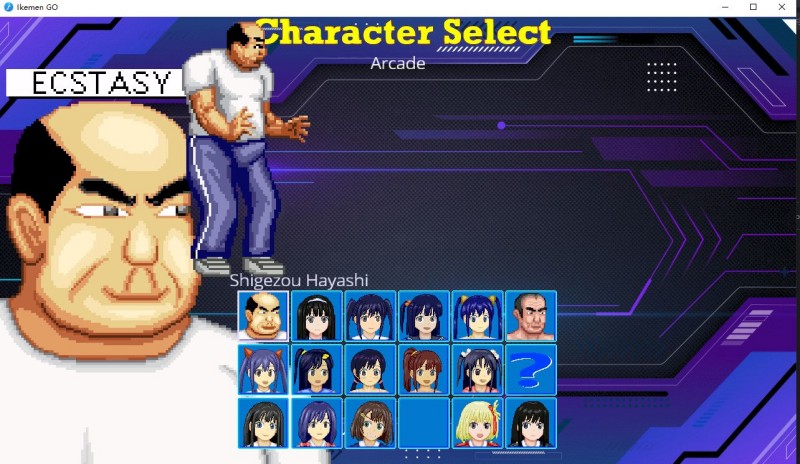Pick the girl with orange horn hair ornaments

[263, 369]
